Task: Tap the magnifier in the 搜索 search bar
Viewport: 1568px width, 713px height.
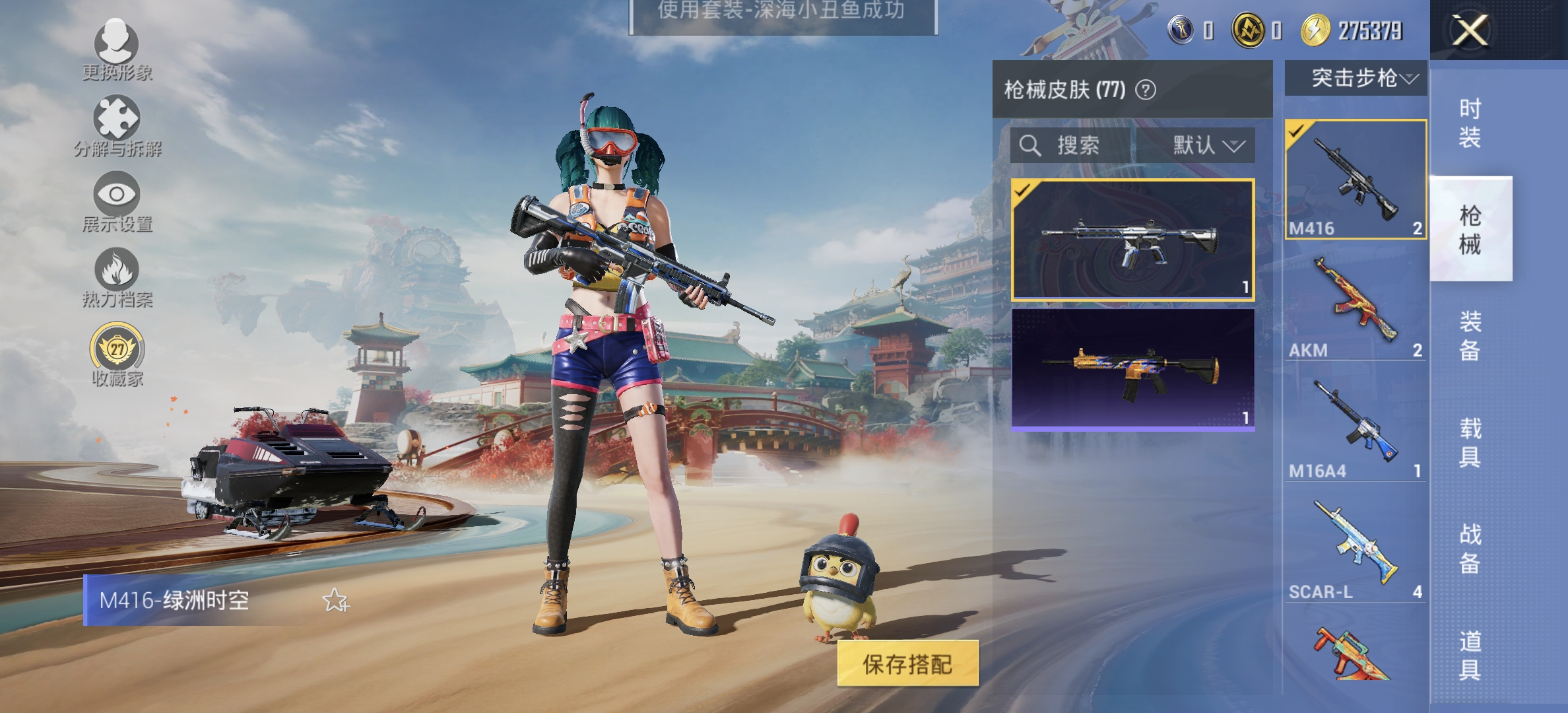Action: 1029,146
